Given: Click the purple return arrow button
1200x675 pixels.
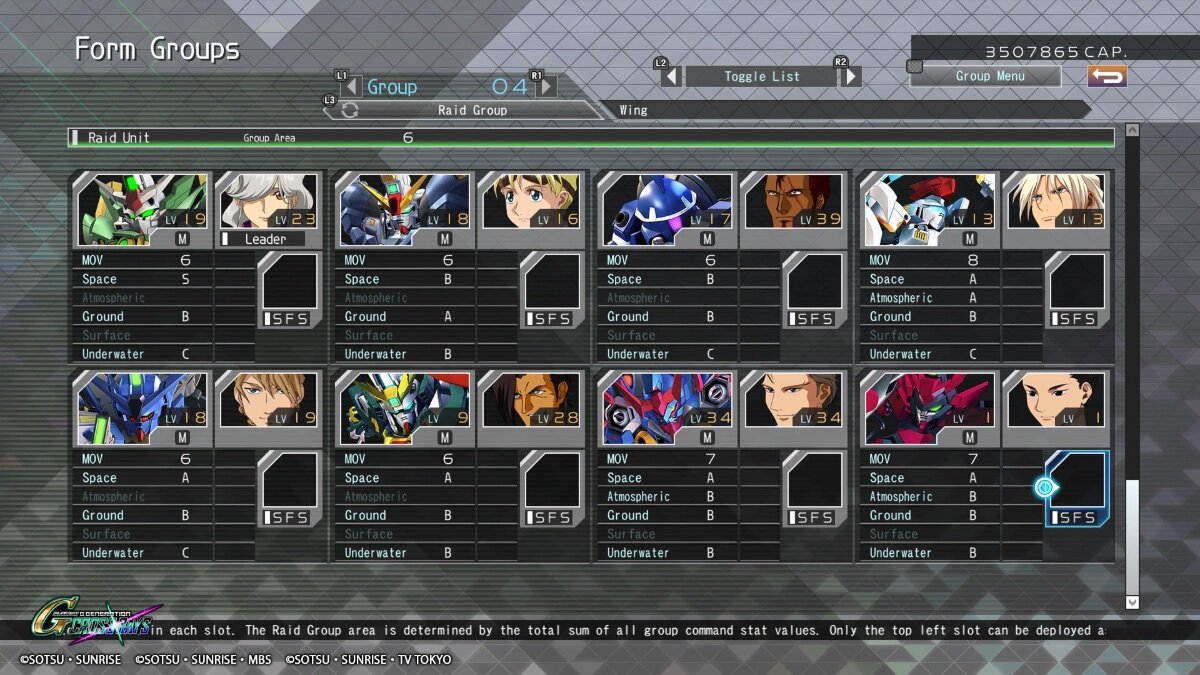Looking at the screenshot, I should click(1107, 76).
